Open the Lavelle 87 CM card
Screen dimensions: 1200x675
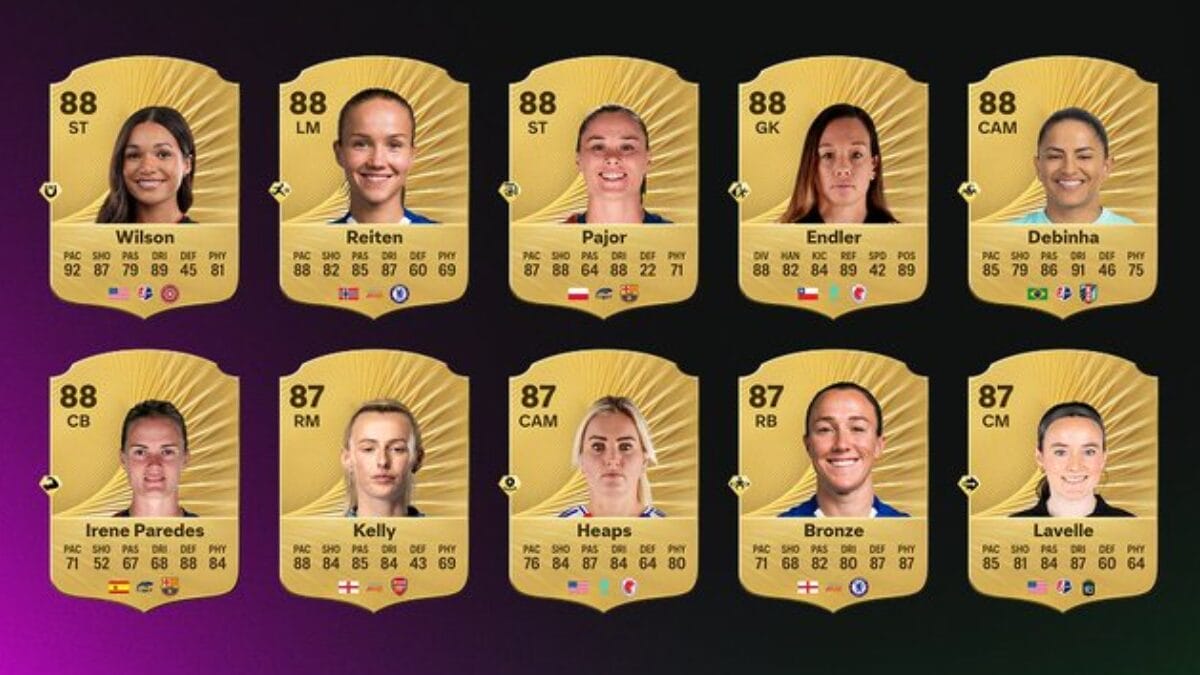coord(1063,478)
